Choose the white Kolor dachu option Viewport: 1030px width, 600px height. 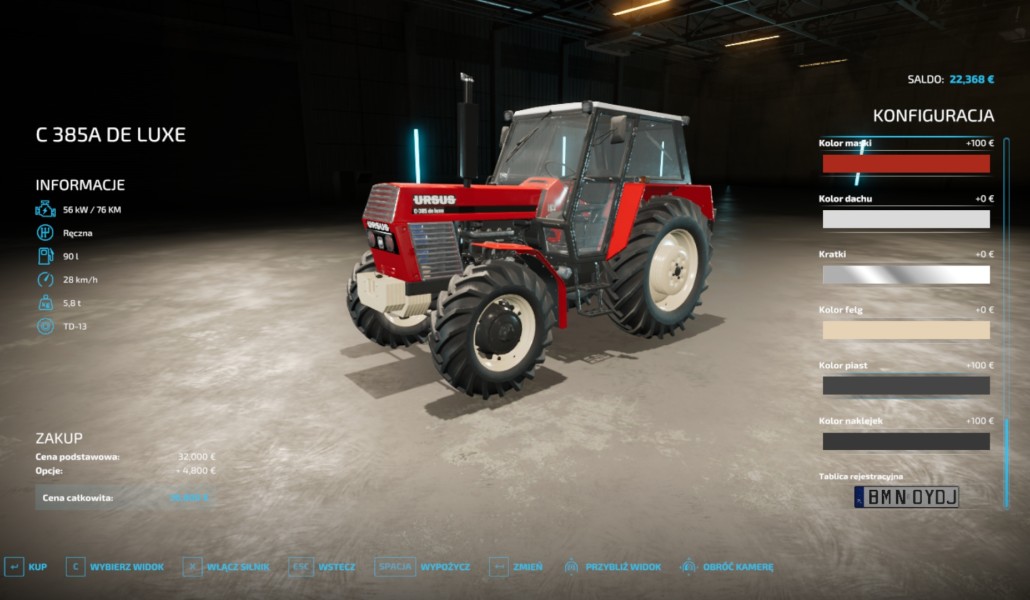(905, 219)
